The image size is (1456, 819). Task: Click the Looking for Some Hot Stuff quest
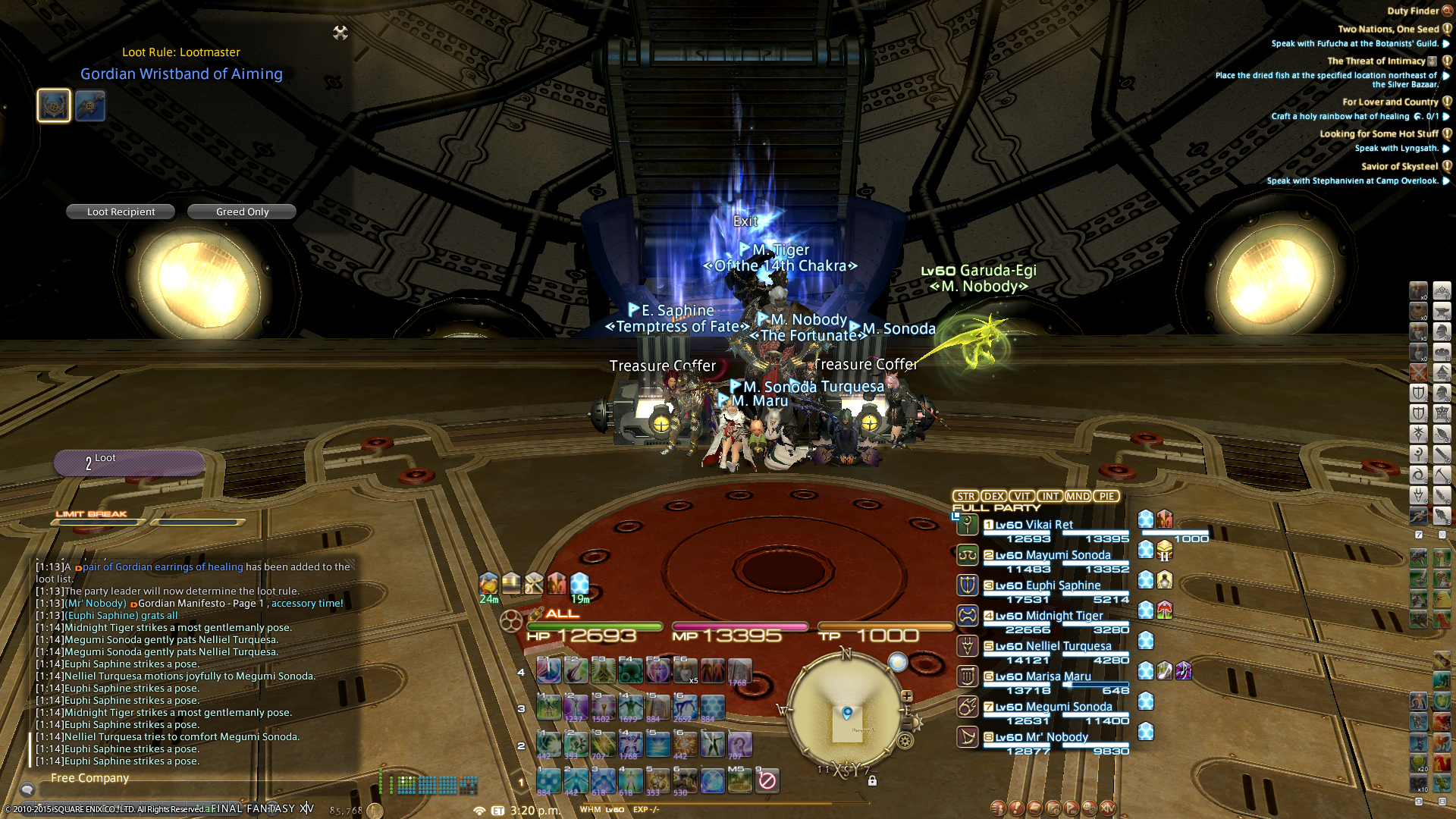point(1379,133)
